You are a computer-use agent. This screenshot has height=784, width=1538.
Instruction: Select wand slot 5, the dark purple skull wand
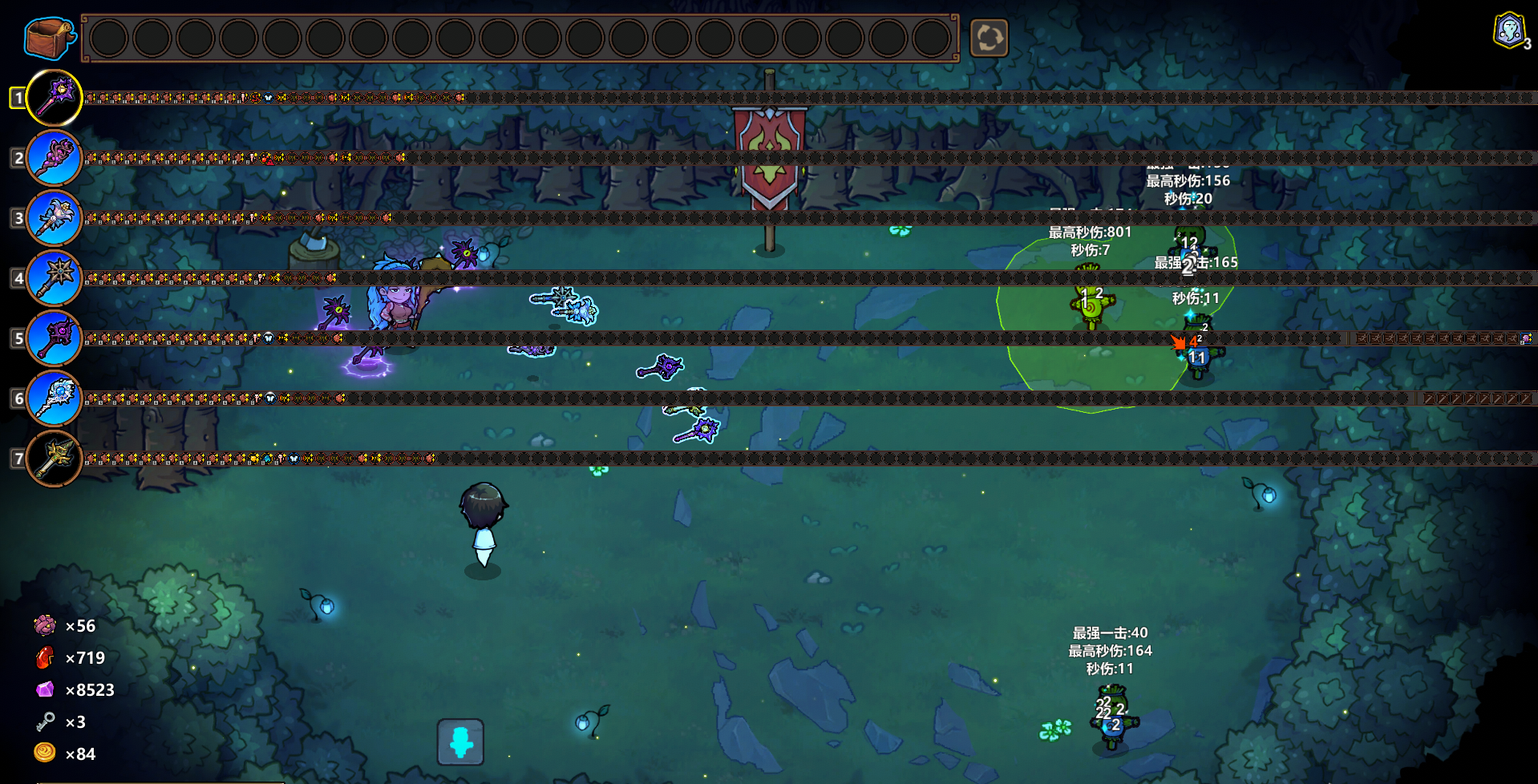pos(55,338)
